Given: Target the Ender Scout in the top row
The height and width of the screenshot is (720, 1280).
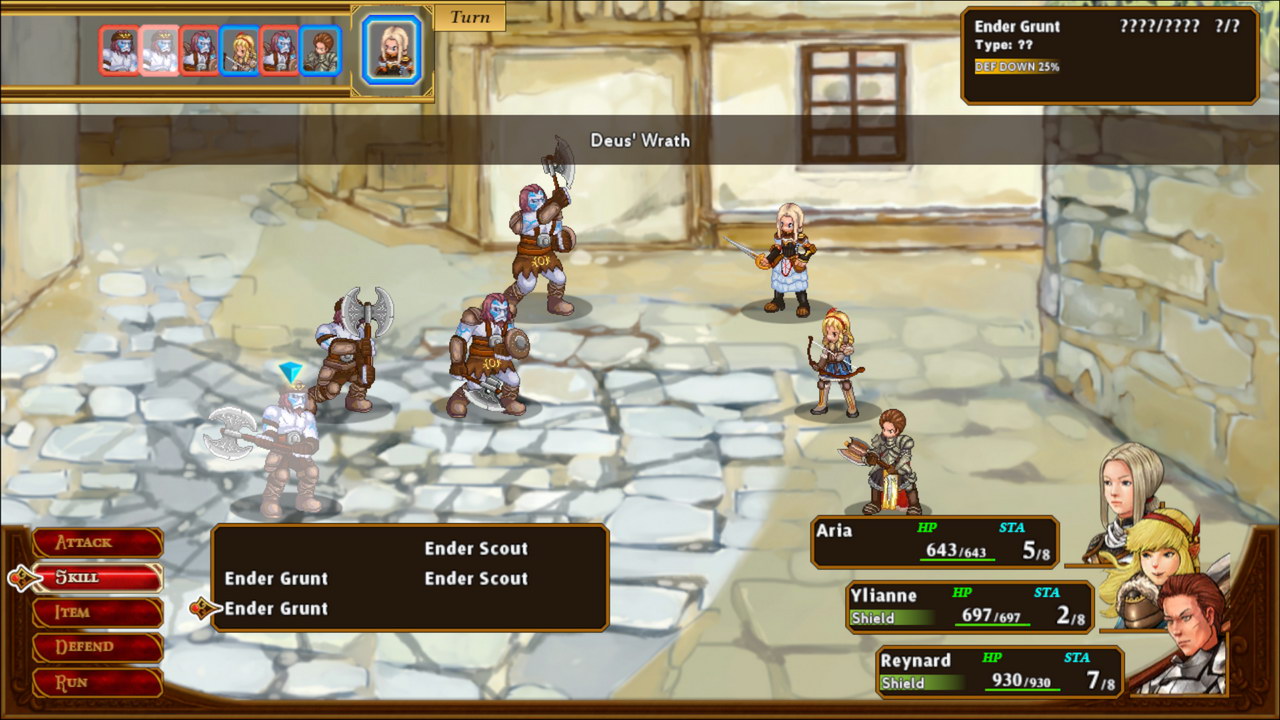Looking at the screenshot, I should [x=478, y=548].
